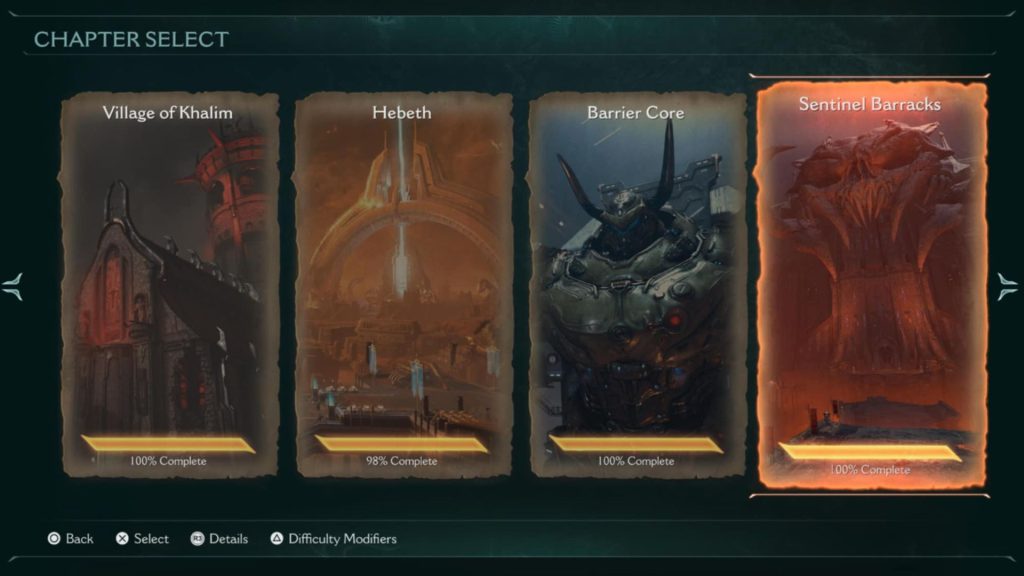
Task: Choose the Hebeth chapter card
Action: point(402,285)
